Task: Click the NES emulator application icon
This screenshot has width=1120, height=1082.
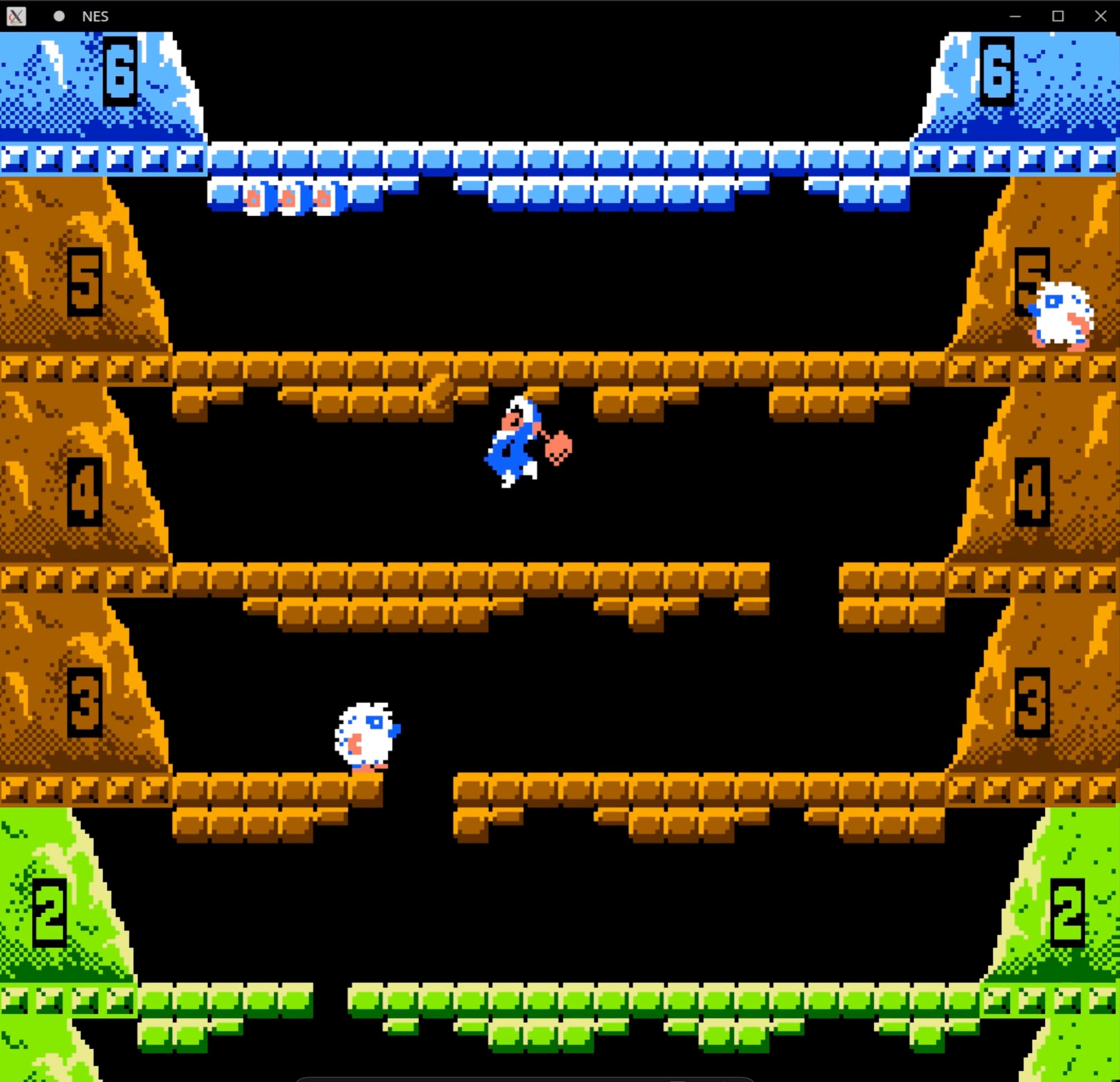Action: (x=15, y=16)
